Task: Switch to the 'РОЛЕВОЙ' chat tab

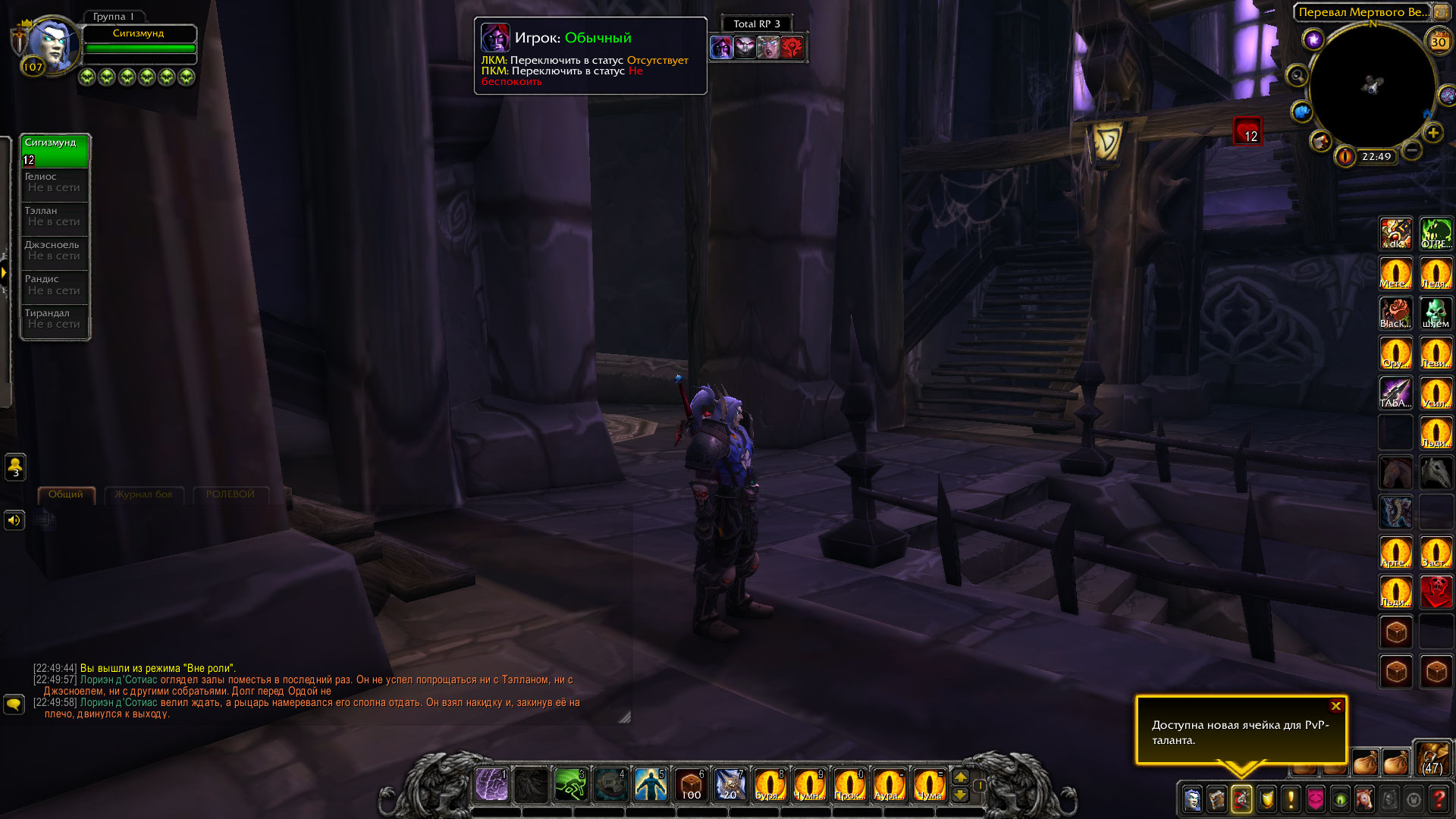Action: click(x=230, y=494)
